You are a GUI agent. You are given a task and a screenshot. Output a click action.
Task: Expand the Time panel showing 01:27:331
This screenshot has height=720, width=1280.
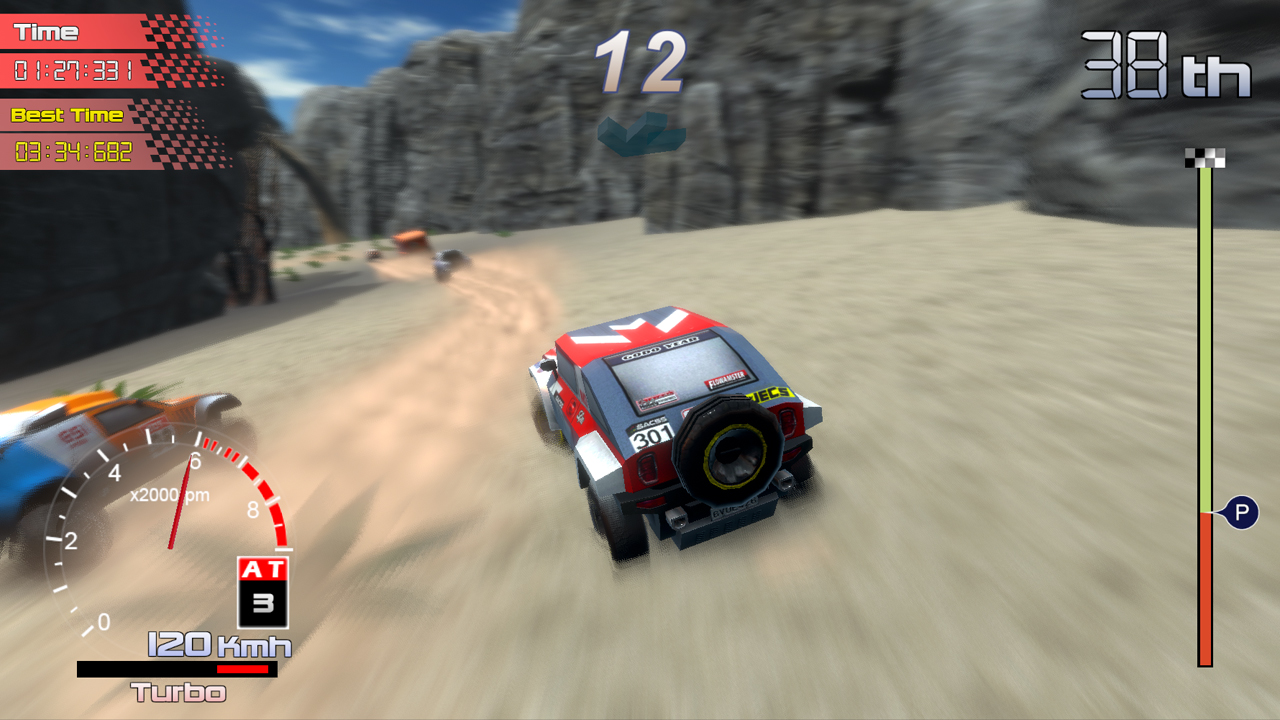coord(75,68)
